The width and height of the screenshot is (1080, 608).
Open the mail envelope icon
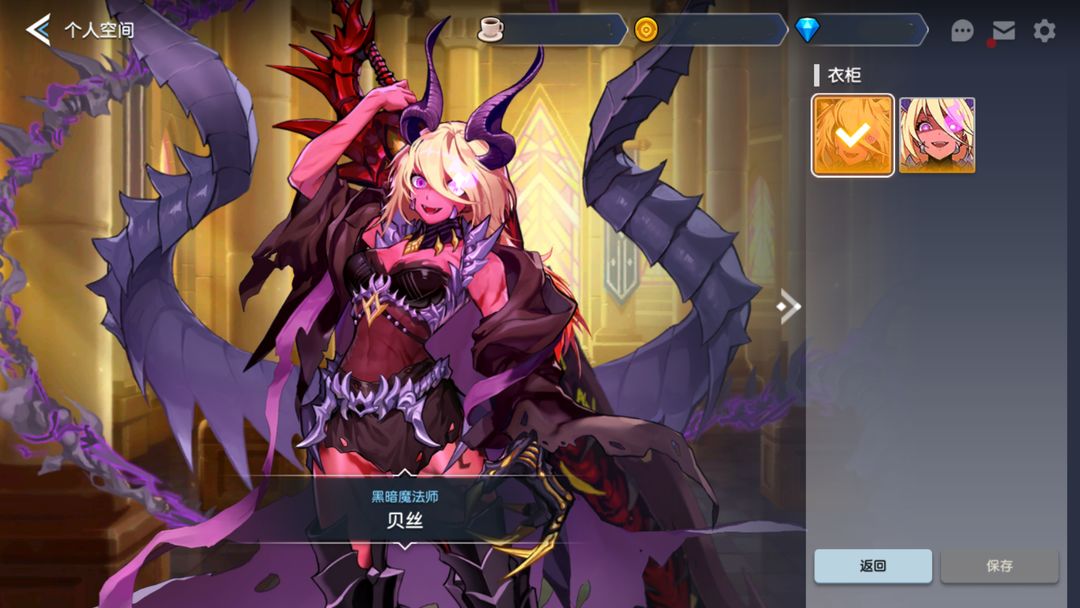(x=1003, y=31)
